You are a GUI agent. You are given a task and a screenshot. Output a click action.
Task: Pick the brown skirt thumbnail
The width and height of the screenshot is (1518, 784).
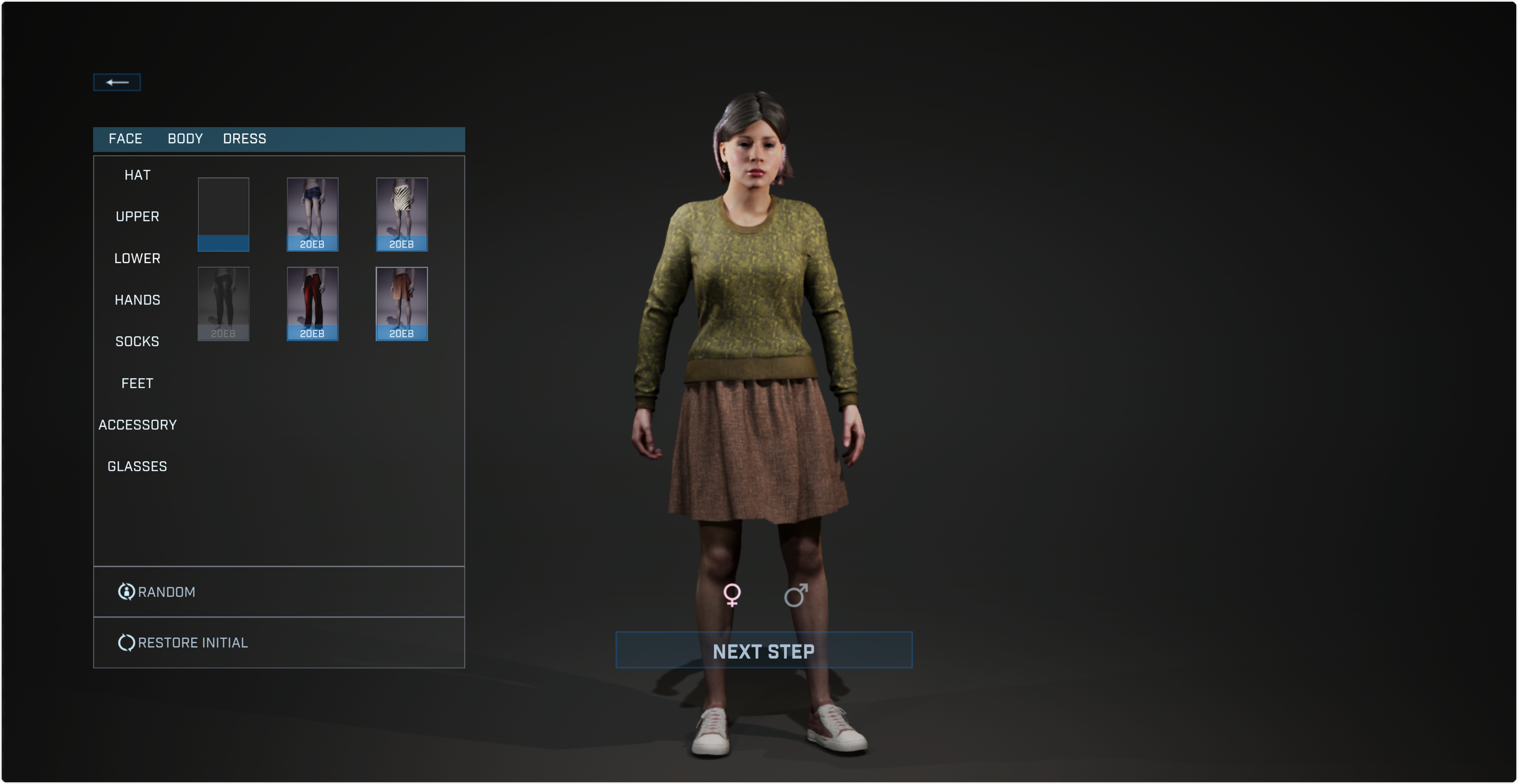tap(402, 304)
